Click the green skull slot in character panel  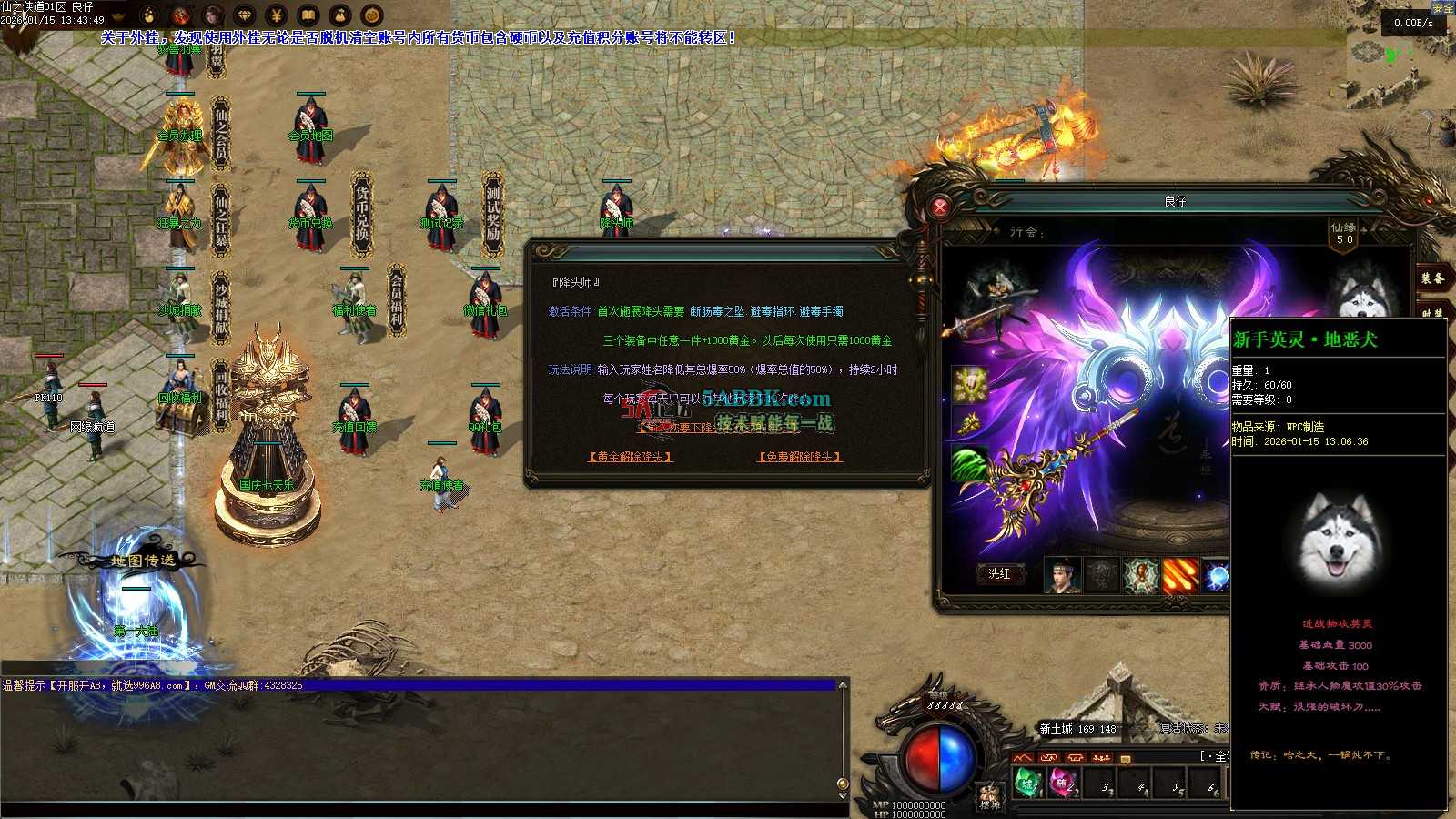click(970, 464)
